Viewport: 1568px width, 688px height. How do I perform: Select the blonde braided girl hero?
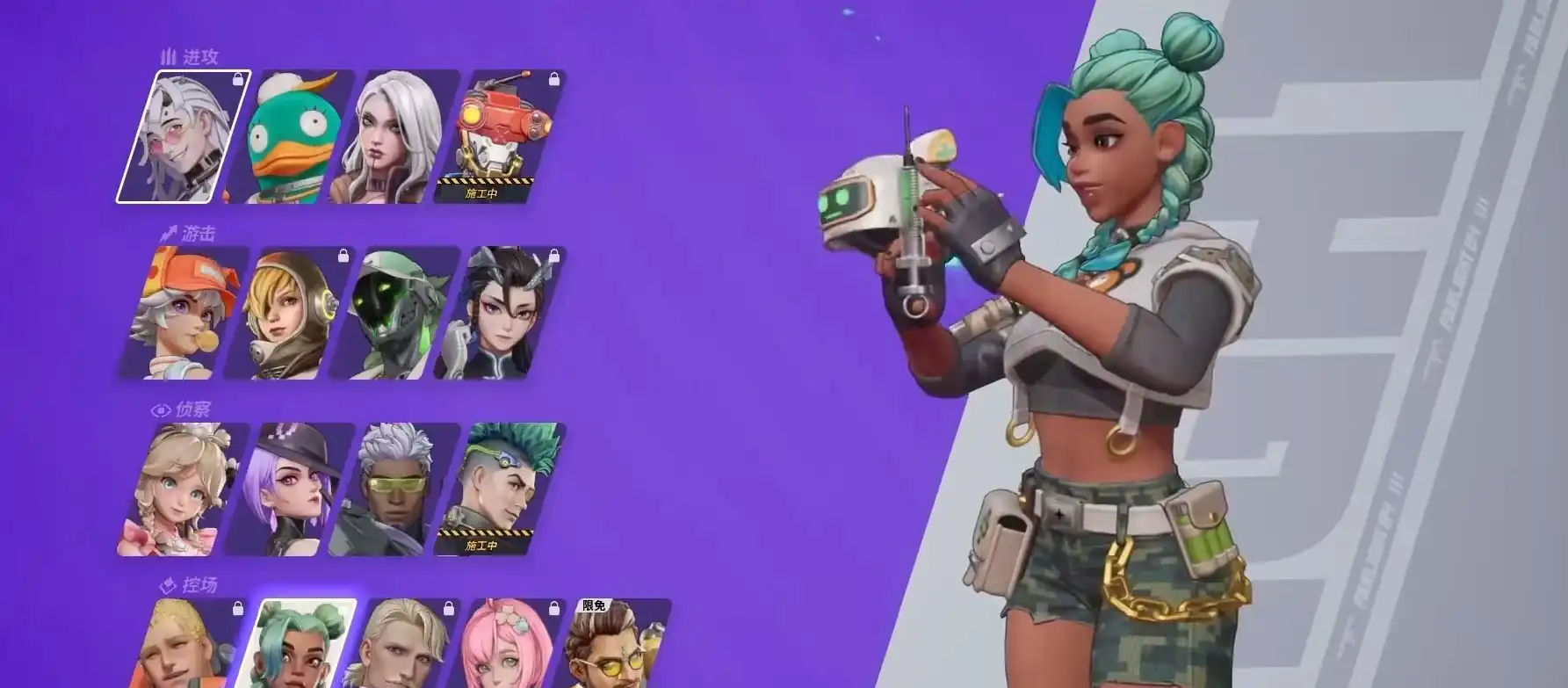(184, 489)
